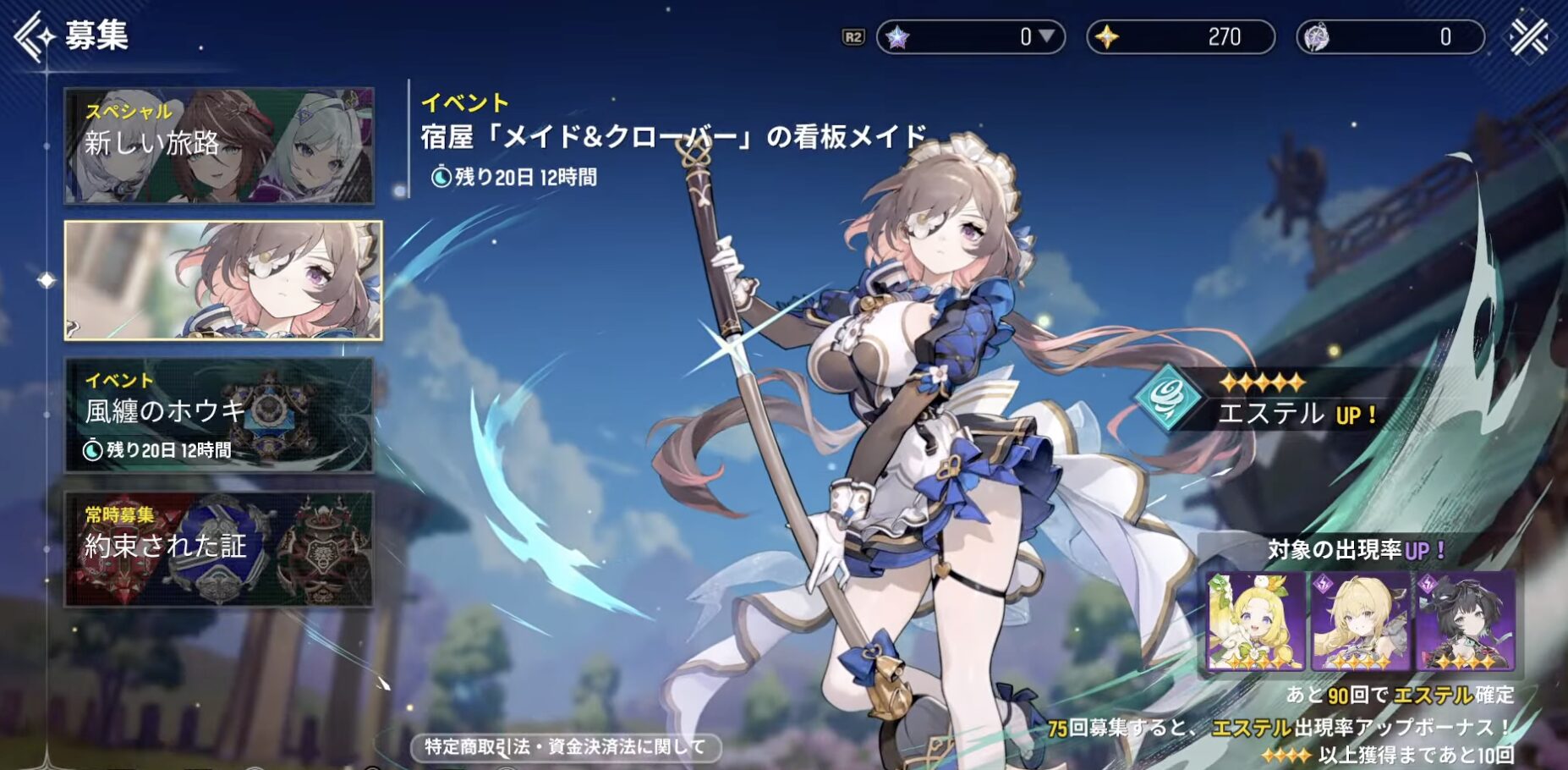Go back using the top-left arrow
Viewport: 1568px width, 770px height.
coord(34,36)
